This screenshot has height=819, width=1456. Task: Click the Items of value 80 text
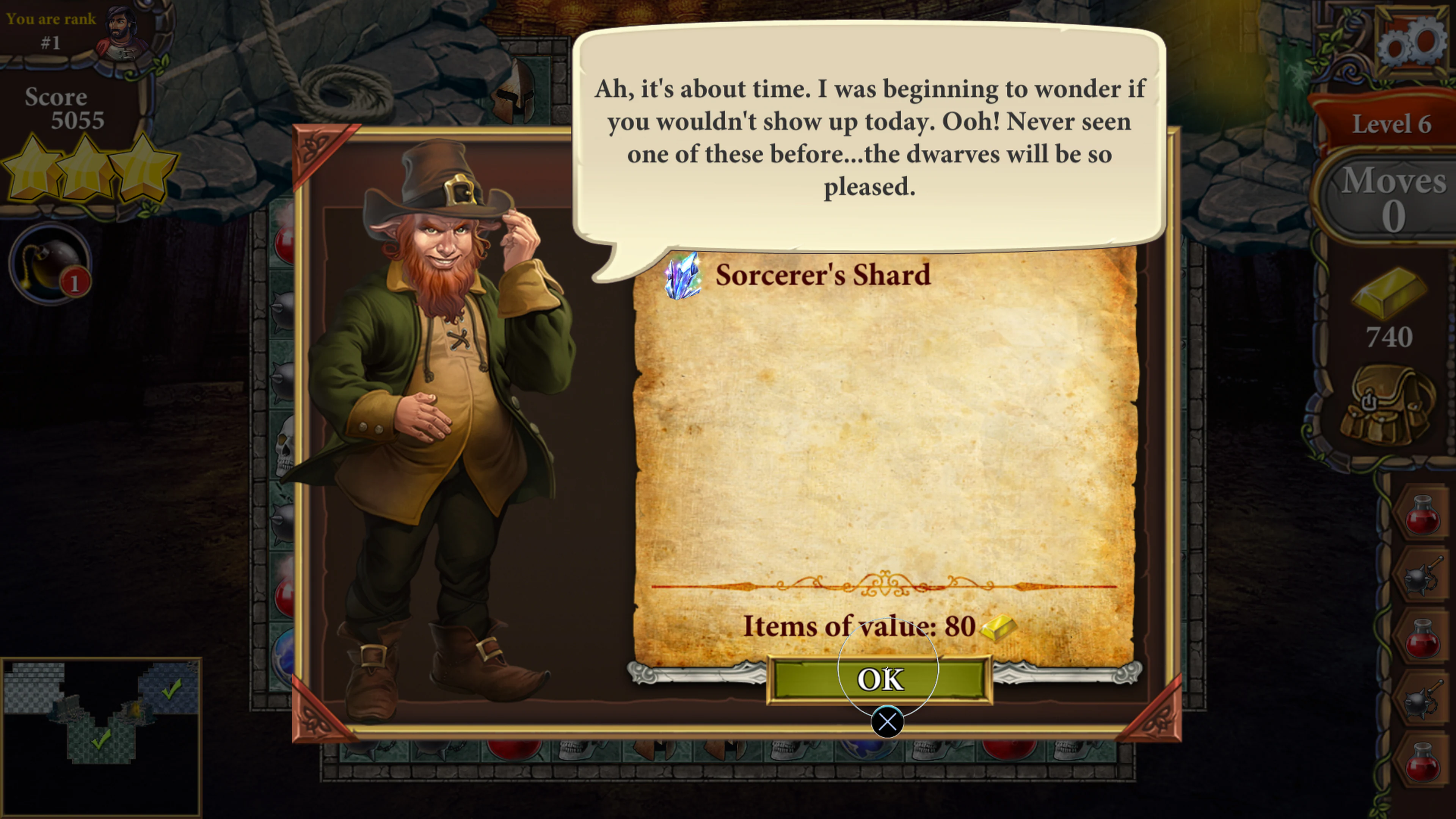[x=859, y=626]
